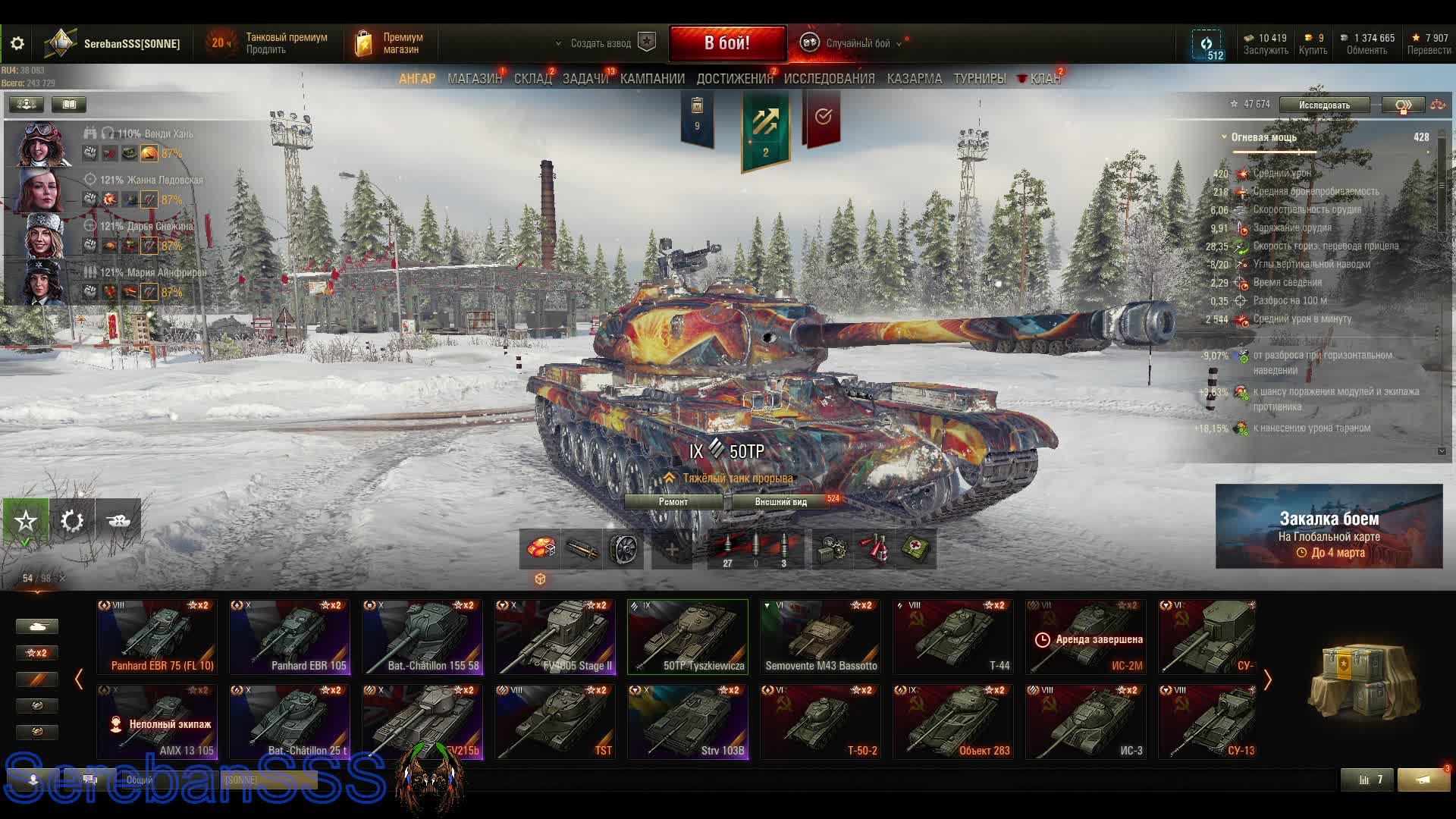Switch to the КАЗАРМА tab
Screen dimensions: 1456x819
tap(914, 78)
